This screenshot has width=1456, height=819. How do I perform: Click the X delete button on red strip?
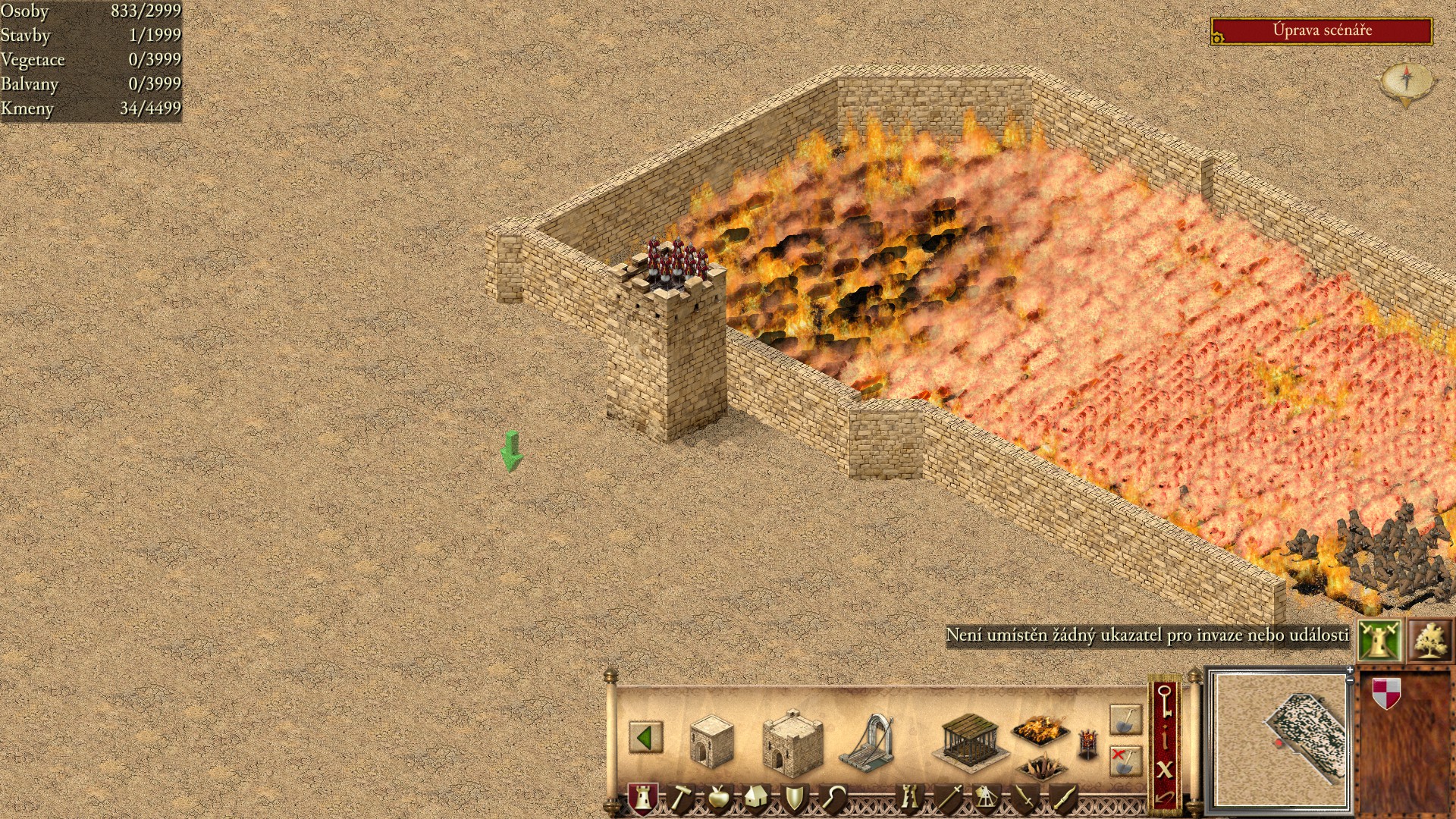coord(1165,769)
